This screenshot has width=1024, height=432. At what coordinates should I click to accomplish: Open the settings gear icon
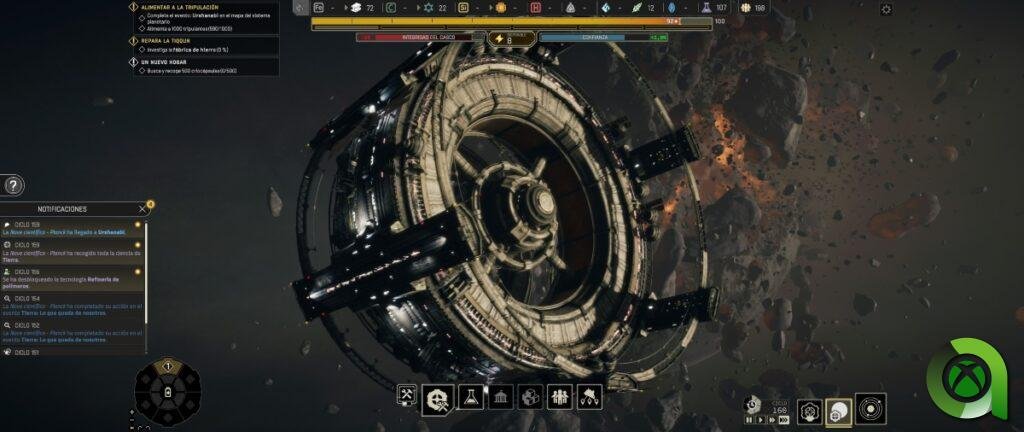886,9
